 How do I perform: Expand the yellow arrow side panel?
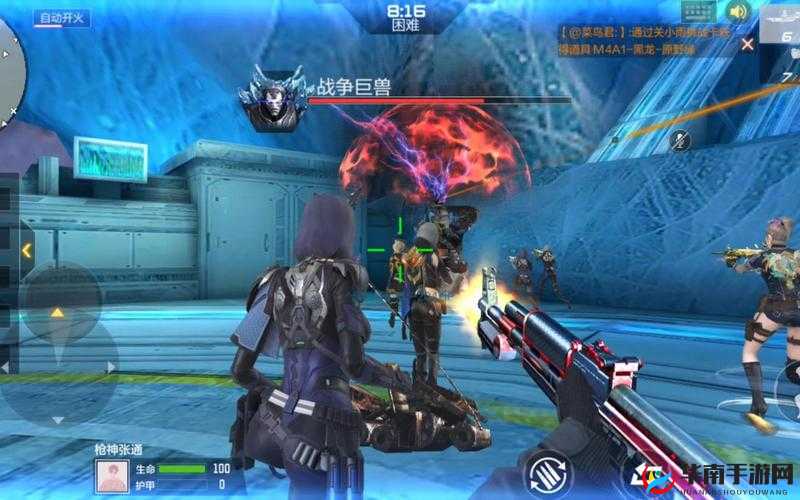coord(26,250)
